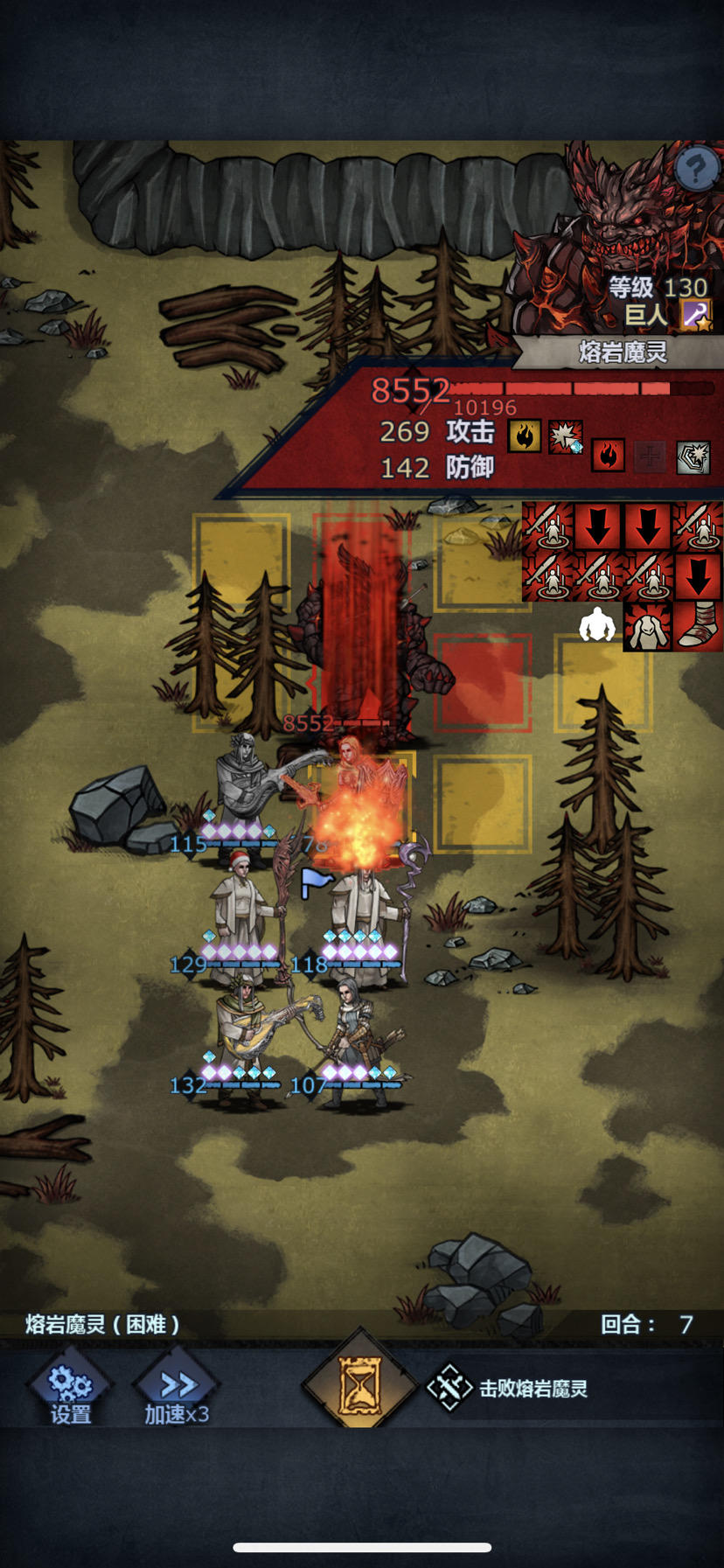This screenshot has height=1568, width=724.
Task: Open the 设置 settings menu
Action: click(70, 1390)
